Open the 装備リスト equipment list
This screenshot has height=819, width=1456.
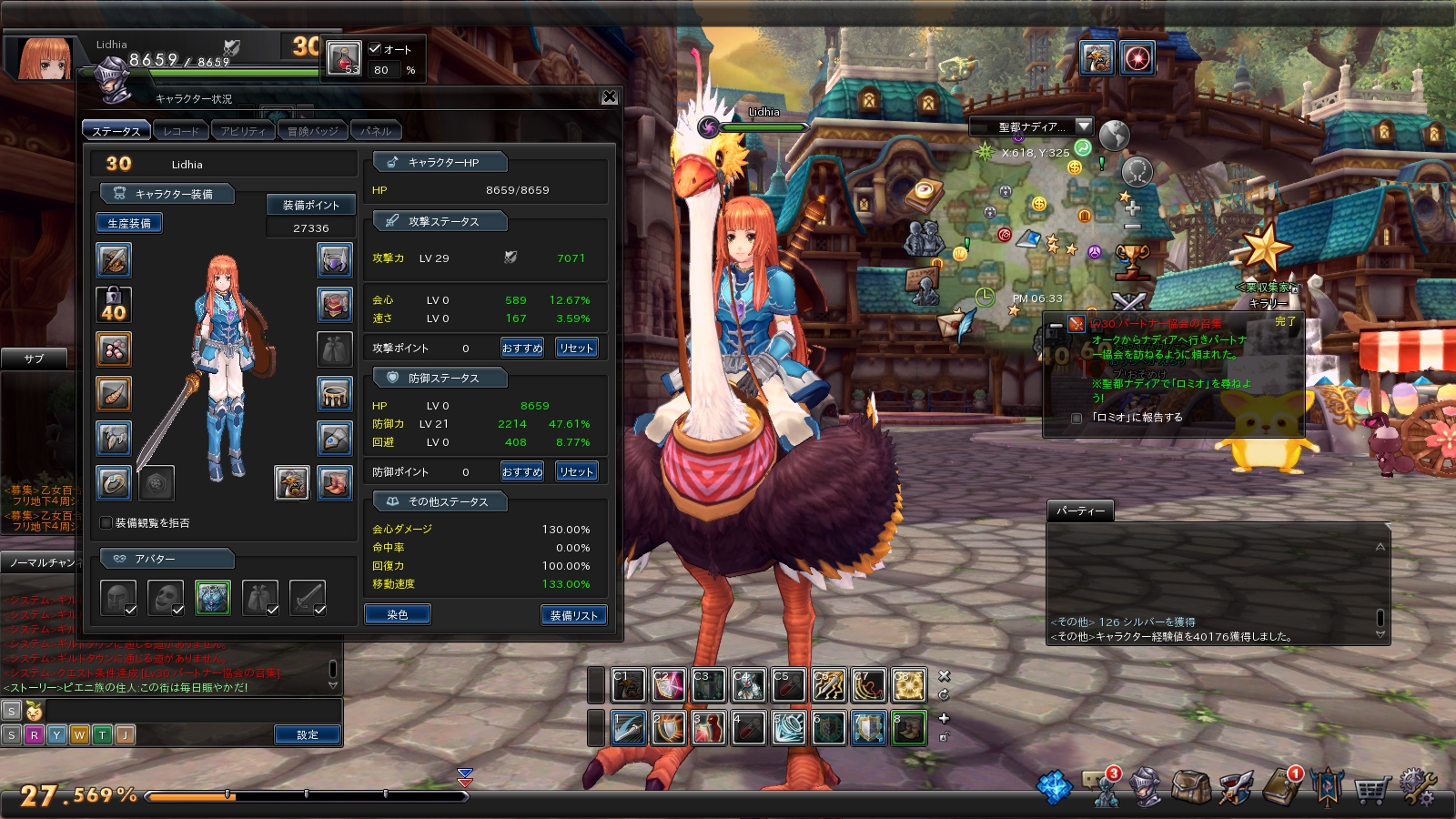573,615
